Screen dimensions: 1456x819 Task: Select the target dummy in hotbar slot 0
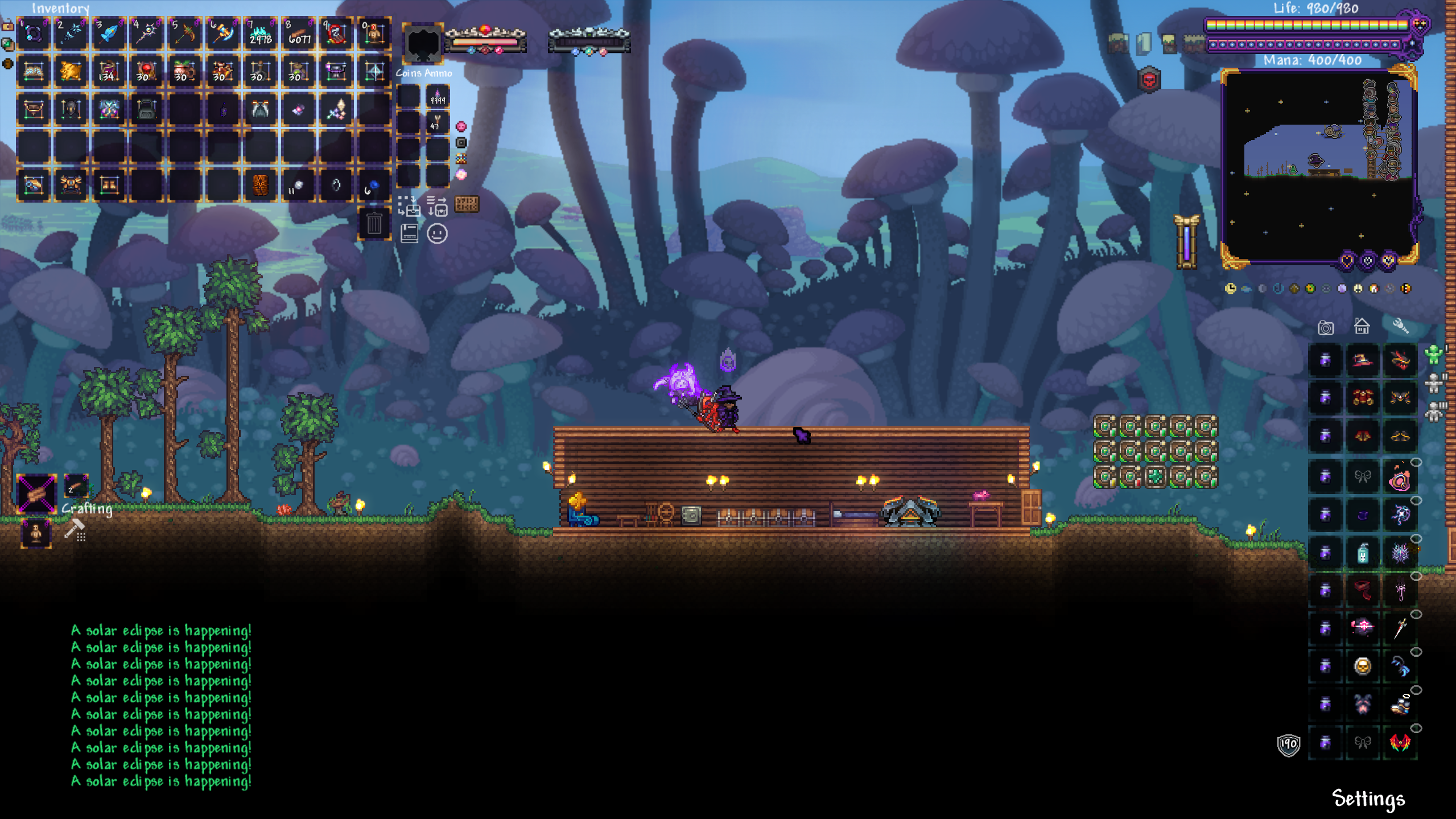click(x=374, y=34)
